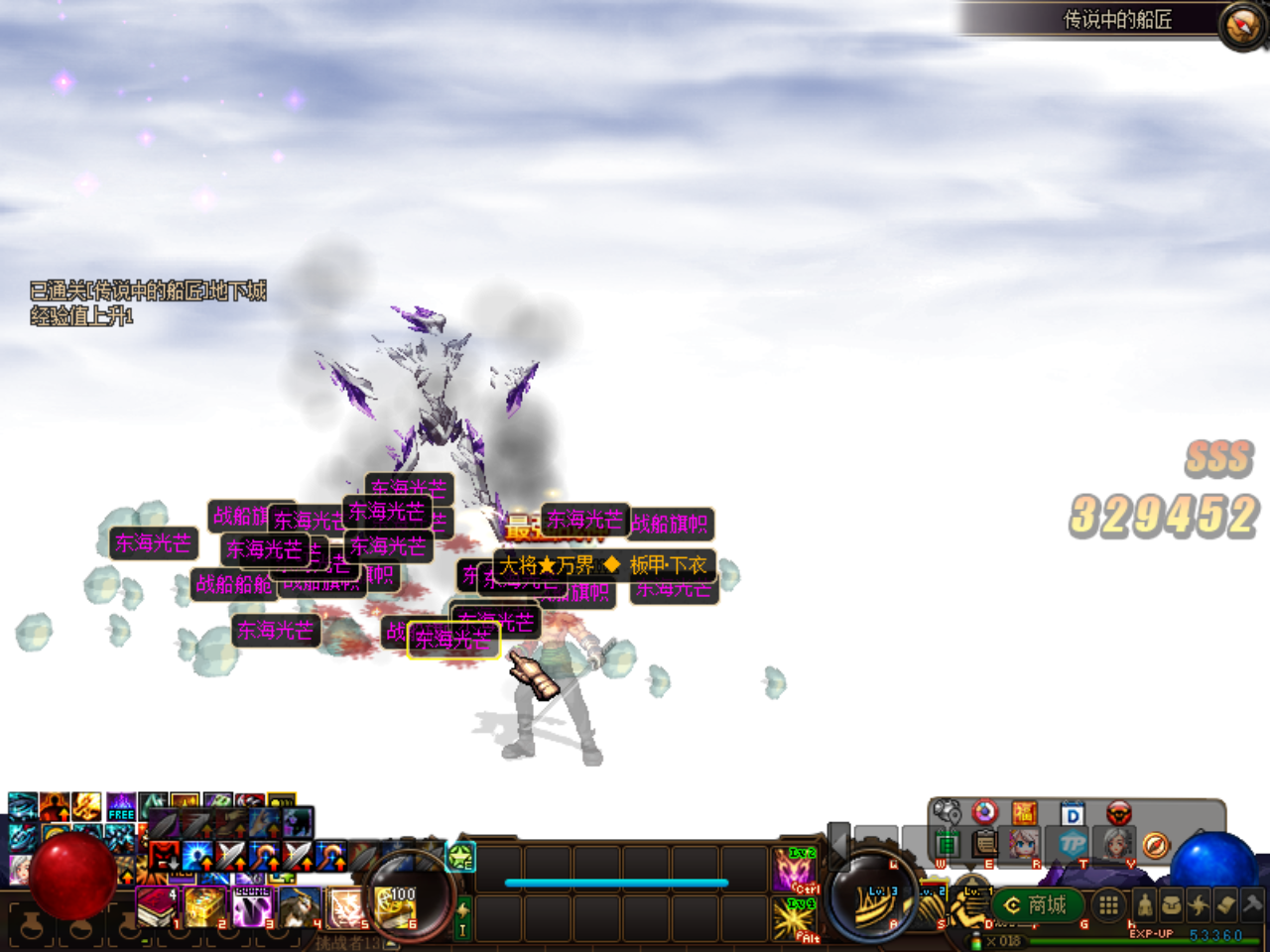
Task: Pick up the 板甲·下衣 armor drop
Action: tap(670, 566)
